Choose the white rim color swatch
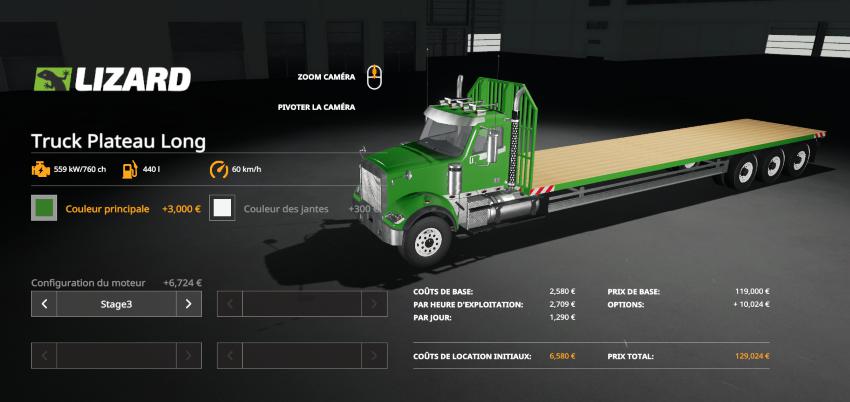 223,209
